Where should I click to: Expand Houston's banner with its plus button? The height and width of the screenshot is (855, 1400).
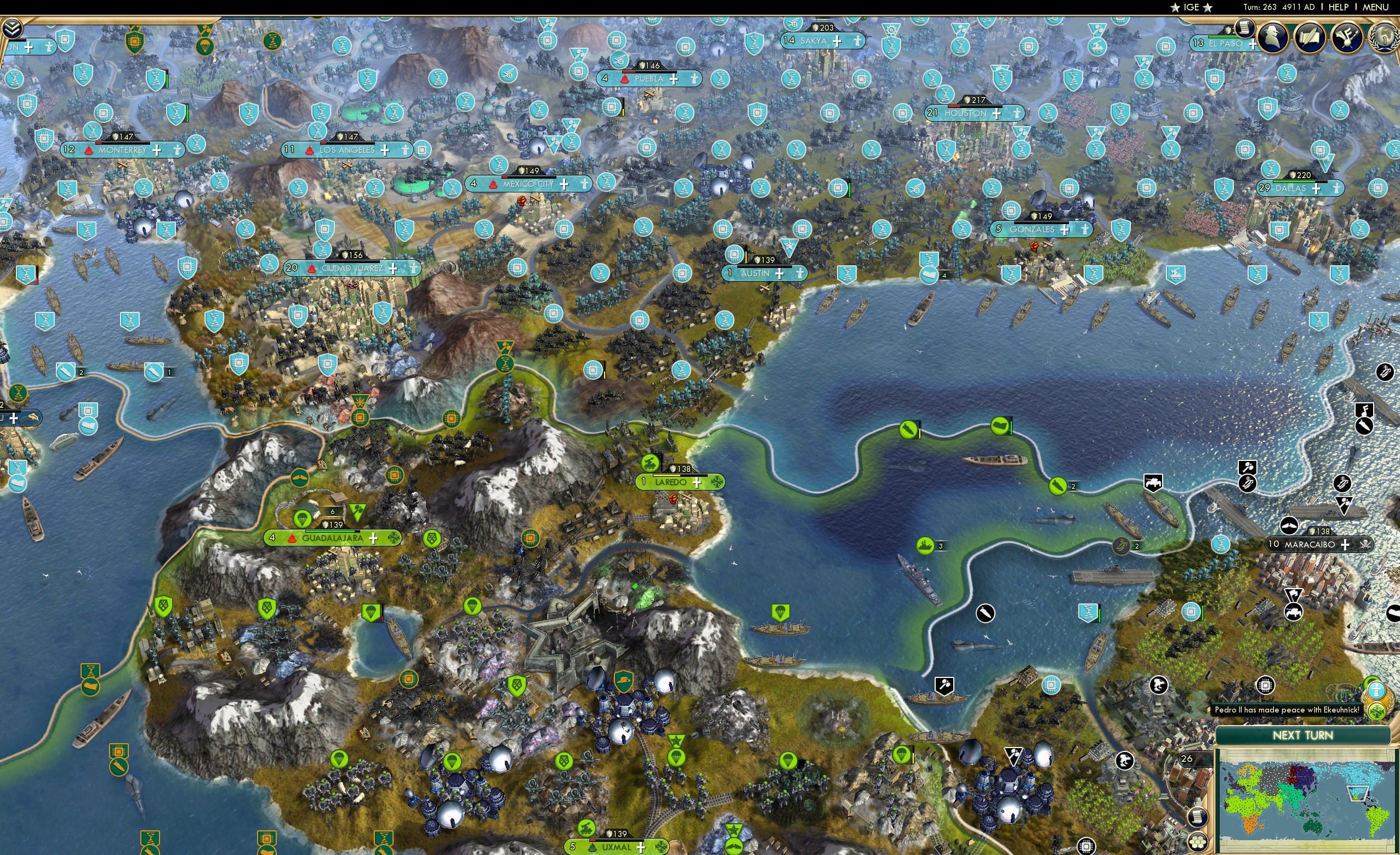pyautogui.click(x=997, y=115)
